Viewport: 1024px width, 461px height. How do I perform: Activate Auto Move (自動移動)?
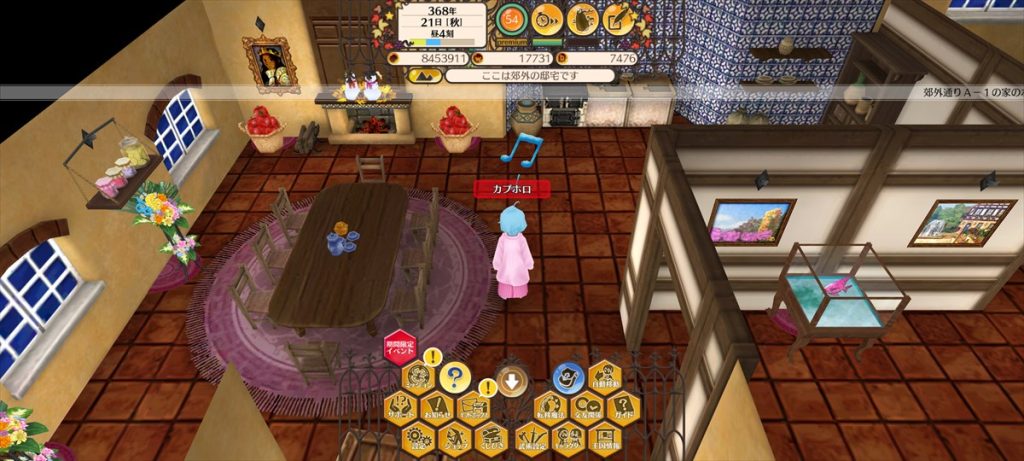606,378
